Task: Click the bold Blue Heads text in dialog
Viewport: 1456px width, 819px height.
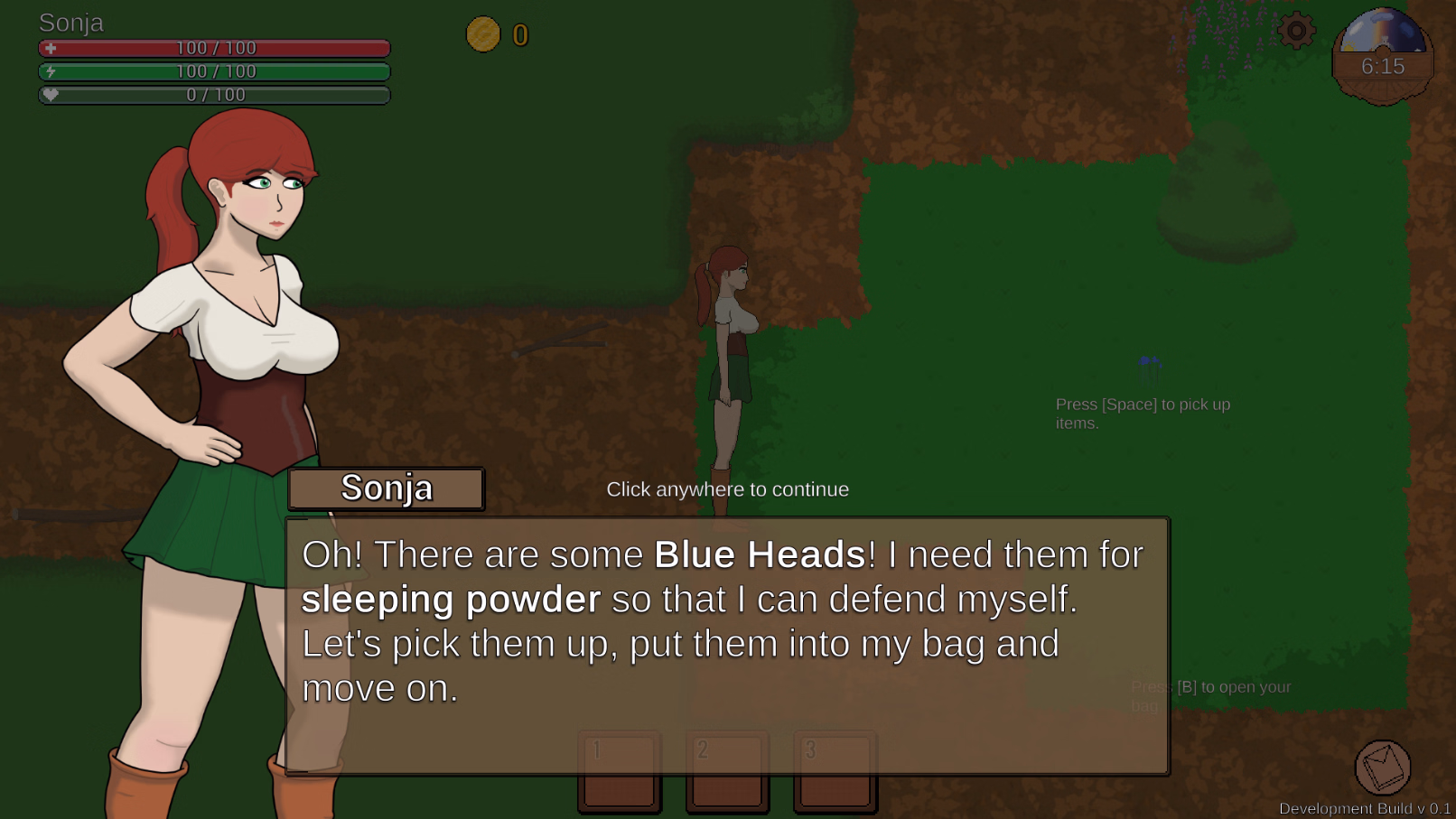Action: click(x=757, y=554)
